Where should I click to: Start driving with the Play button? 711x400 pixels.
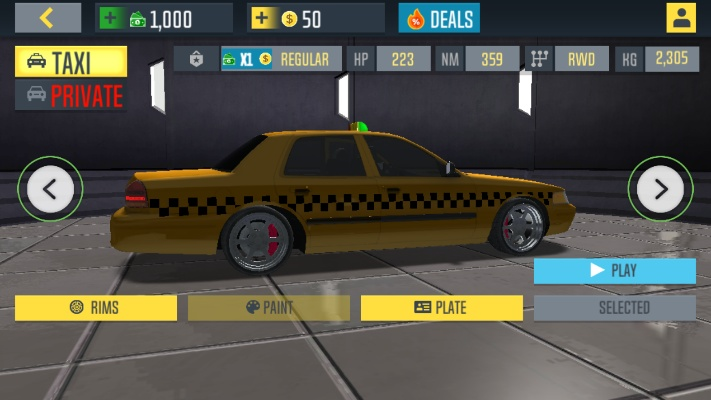[x=614, y=270]
